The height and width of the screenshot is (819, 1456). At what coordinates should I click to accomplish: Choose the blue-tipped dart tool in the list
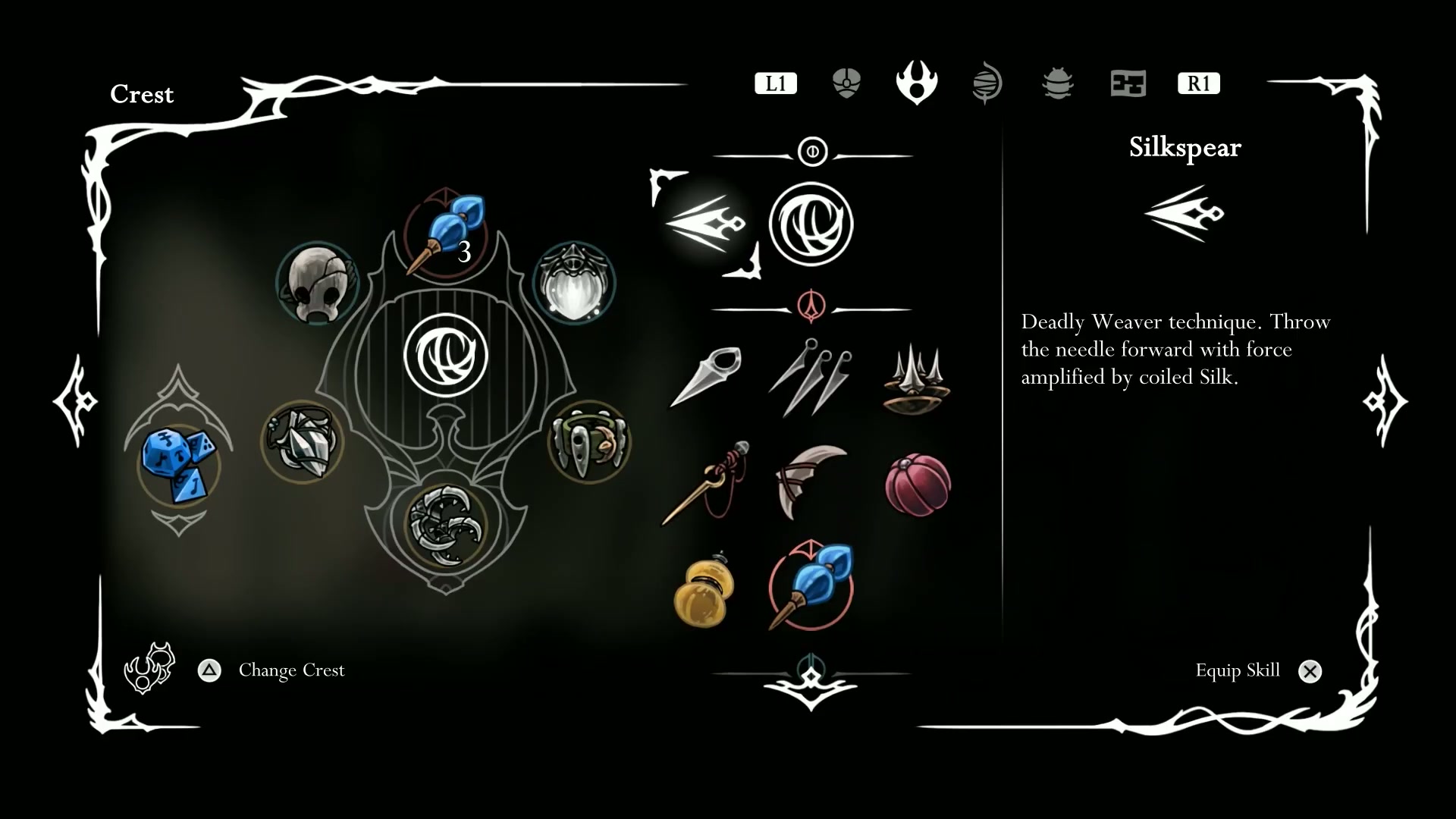pyautogui.click(x=811, y=586)
